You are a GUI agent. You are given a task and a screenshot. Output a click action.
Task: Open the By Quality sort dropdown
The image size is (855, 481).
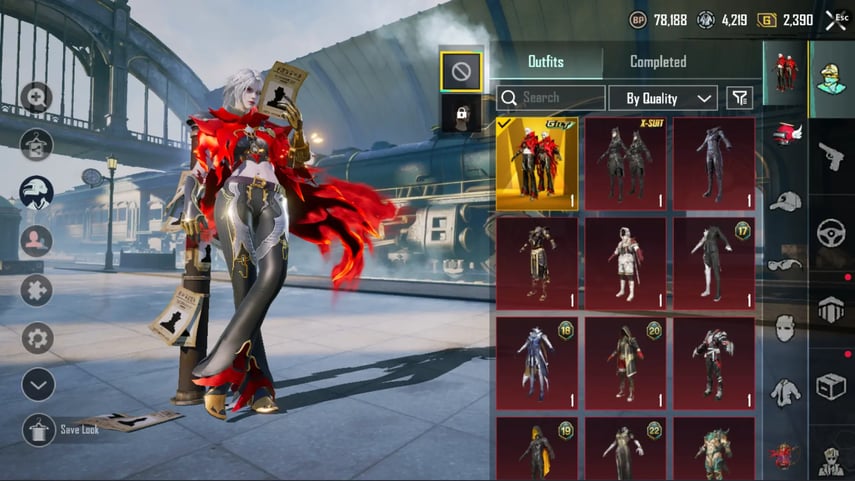tap(663, 98)
